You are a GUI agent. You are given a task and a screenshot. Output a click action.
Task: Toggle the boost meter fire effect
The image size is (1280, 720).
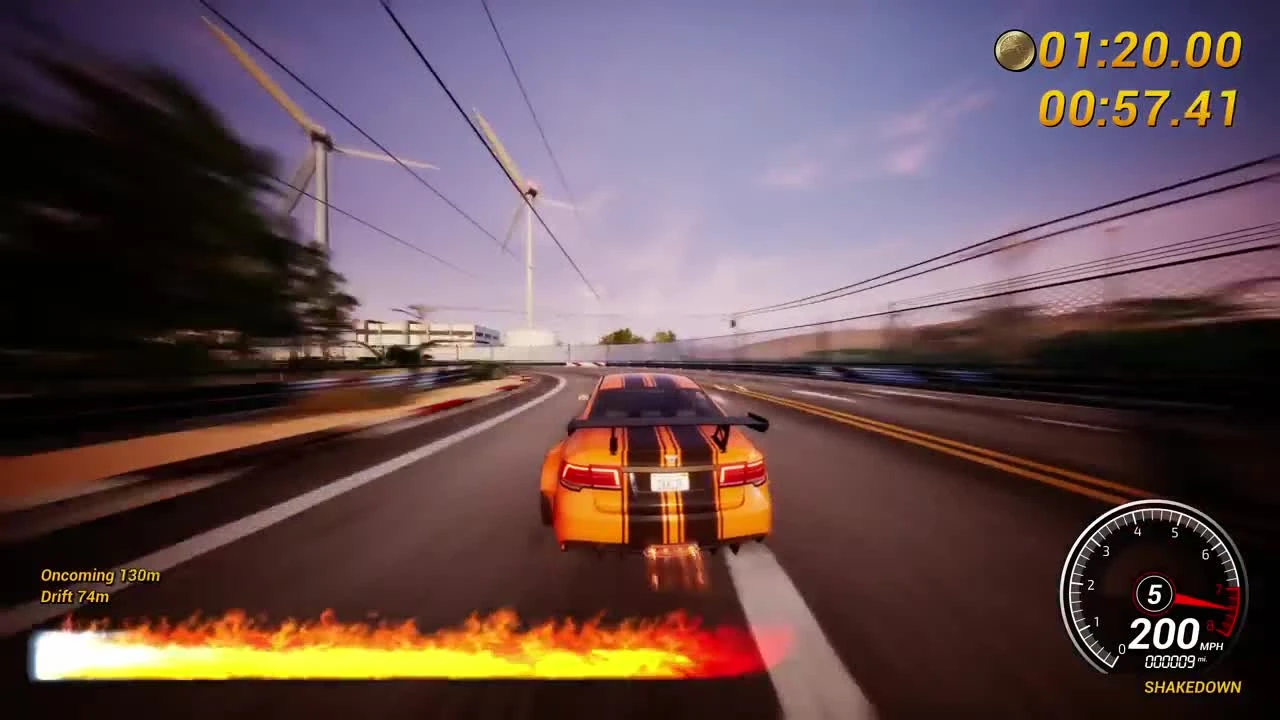400,630
